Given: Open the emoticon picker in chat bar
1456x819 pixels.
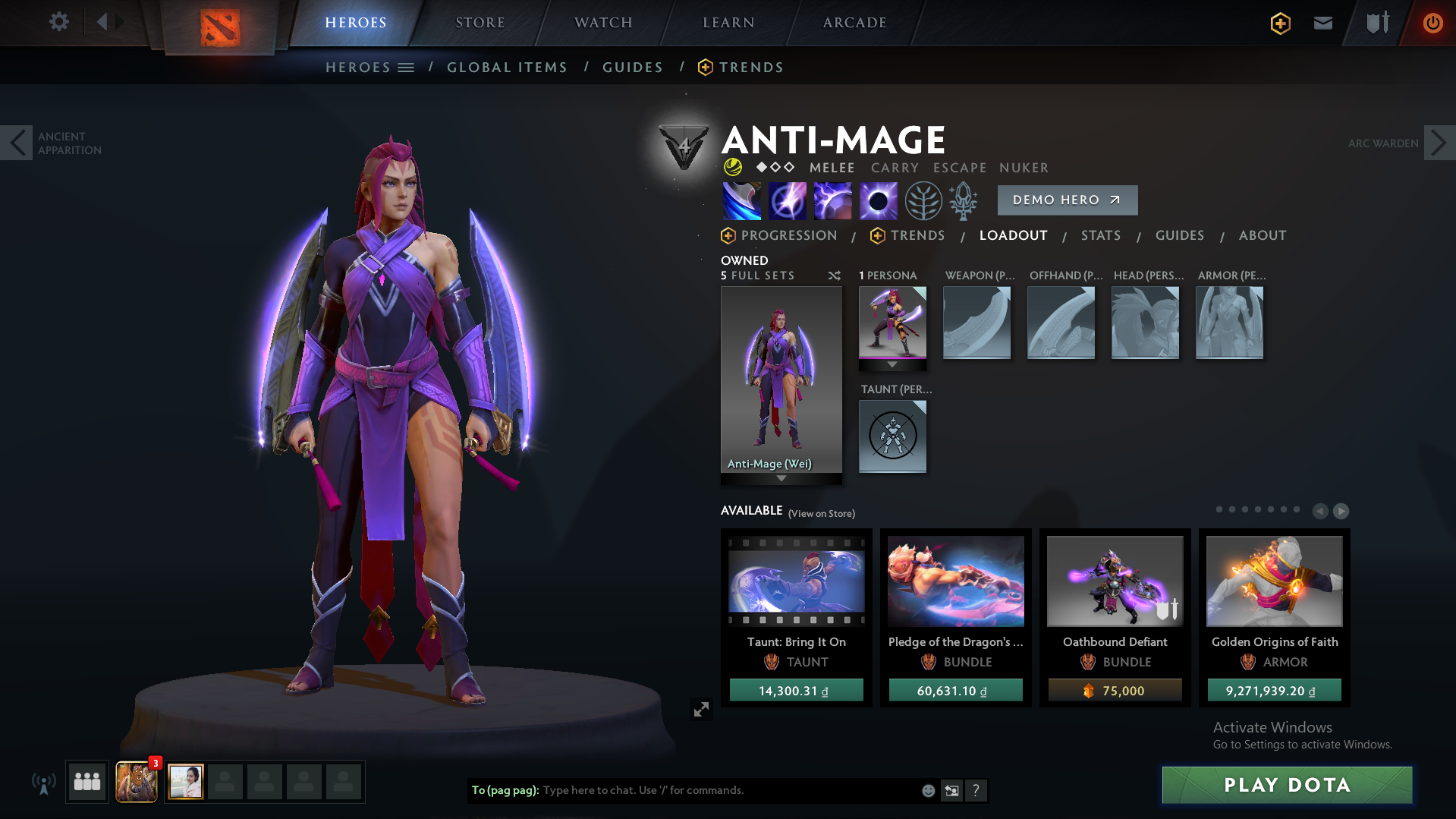Looking at the screenshot, I should coord(928,790).
